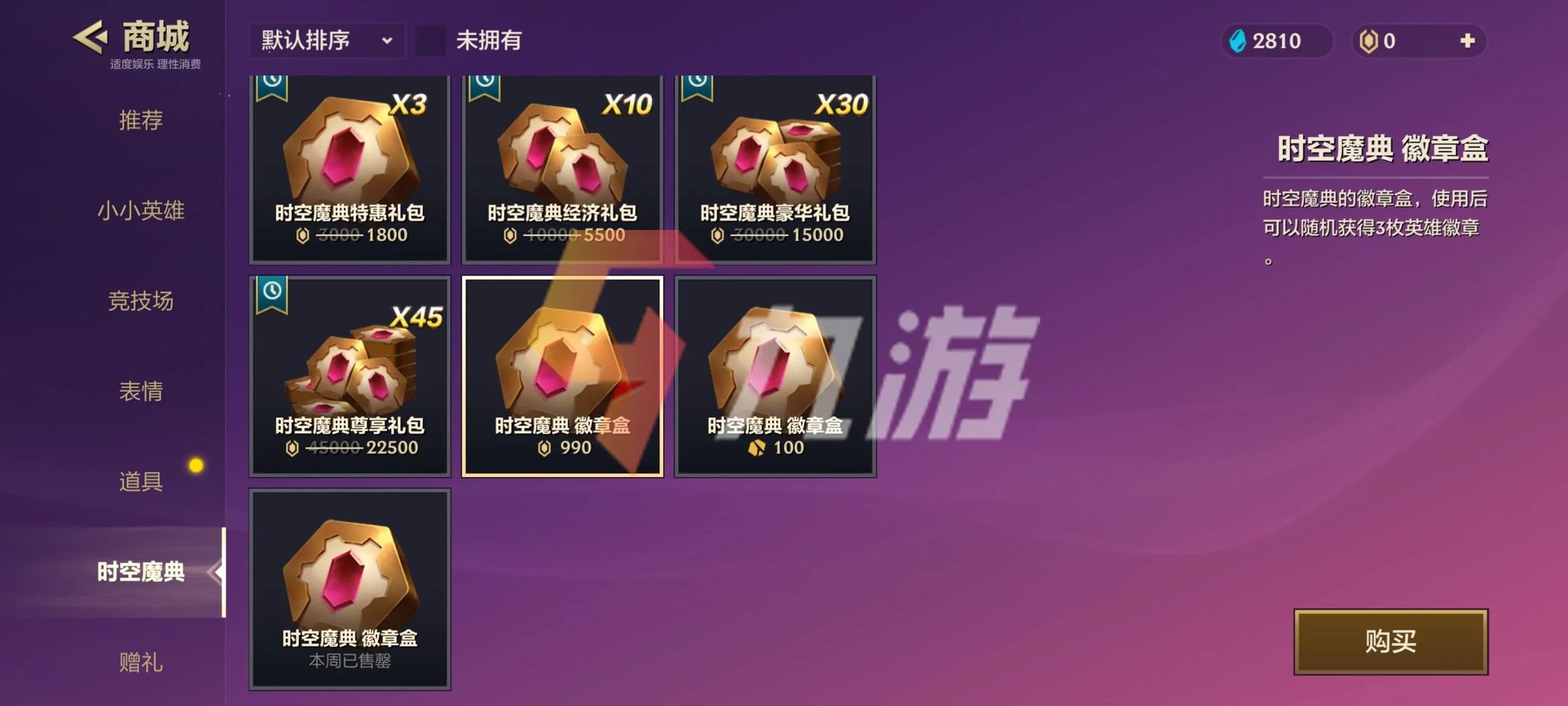Click the yellow ticket icon showing 100 price
The height and width of the screenshot is (706, 1568).
[755, 447]
